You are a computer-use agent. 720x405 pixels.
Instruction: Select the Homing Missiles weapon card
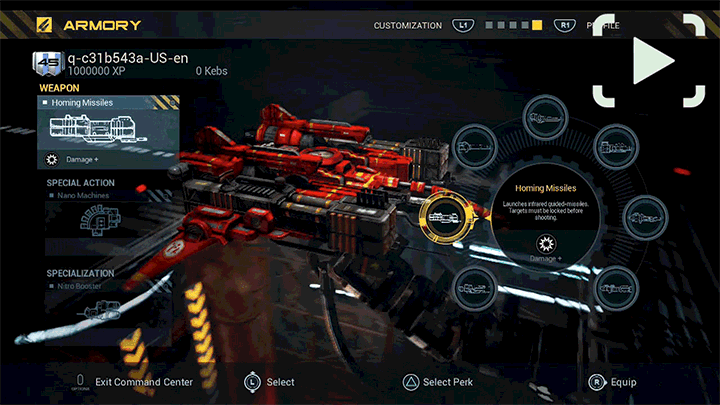click(x=108, y=125)
